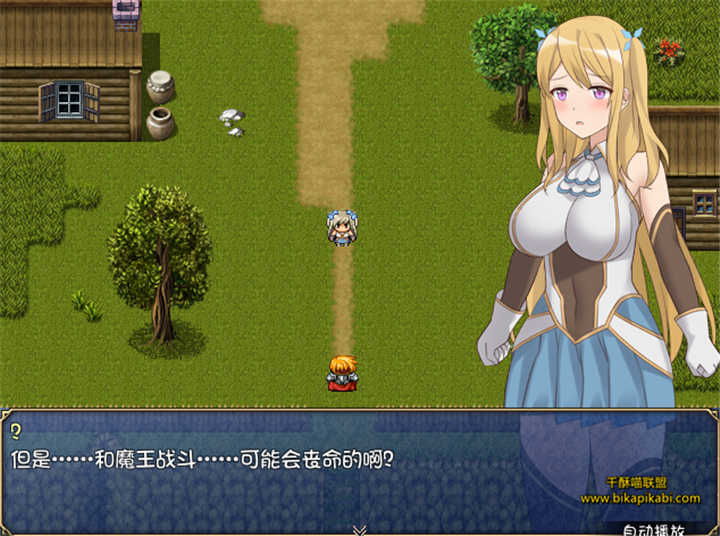Image resolution: width=720 pixels, height=536 pixels.
Task: Click the dialogue continue arrow indicator
Action: pyautogui.click(x=360, y=529)
